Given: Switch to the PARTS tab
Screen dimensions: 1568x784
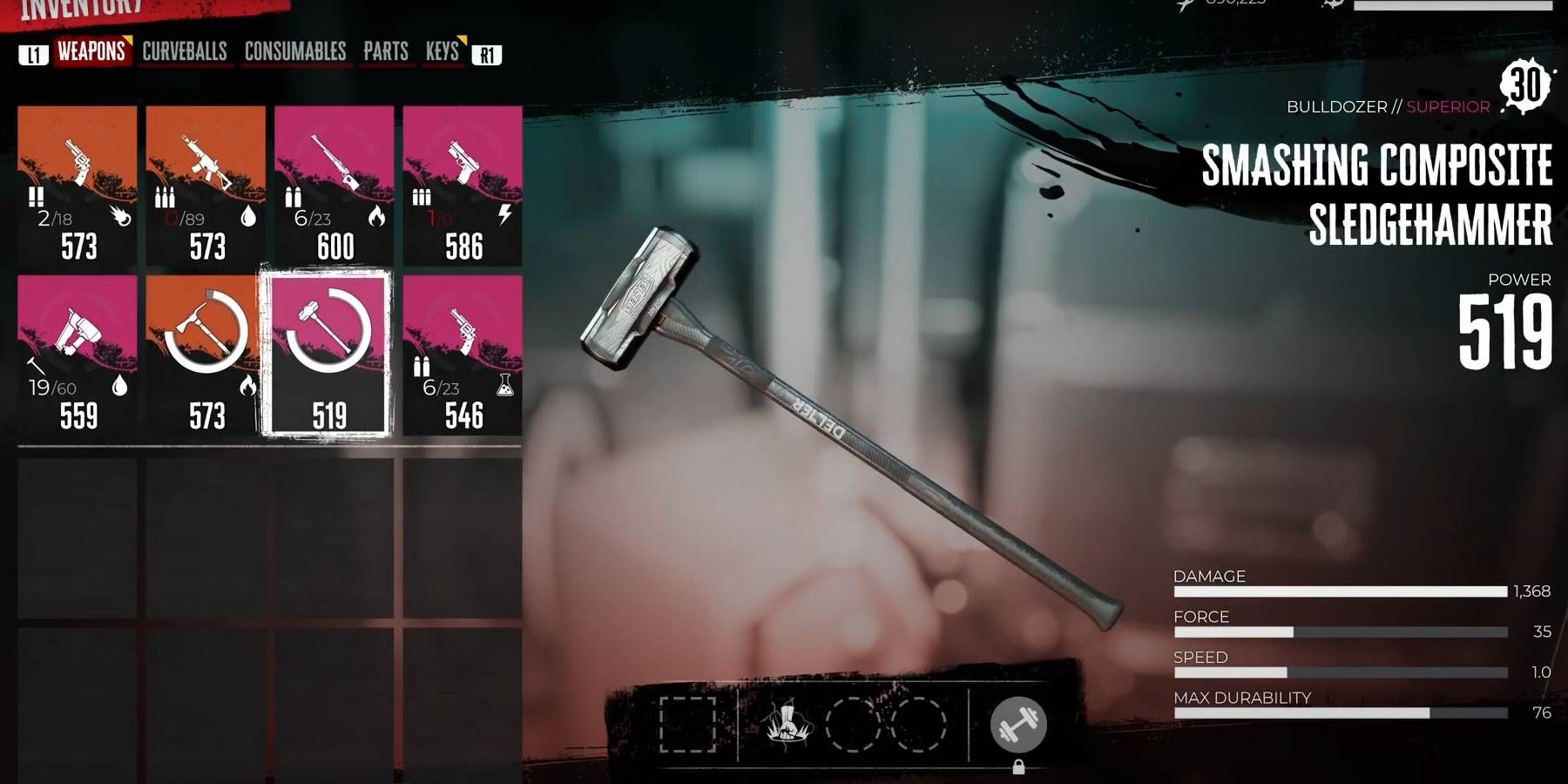Looking at the screenshot, I should (x=386, y=52).
